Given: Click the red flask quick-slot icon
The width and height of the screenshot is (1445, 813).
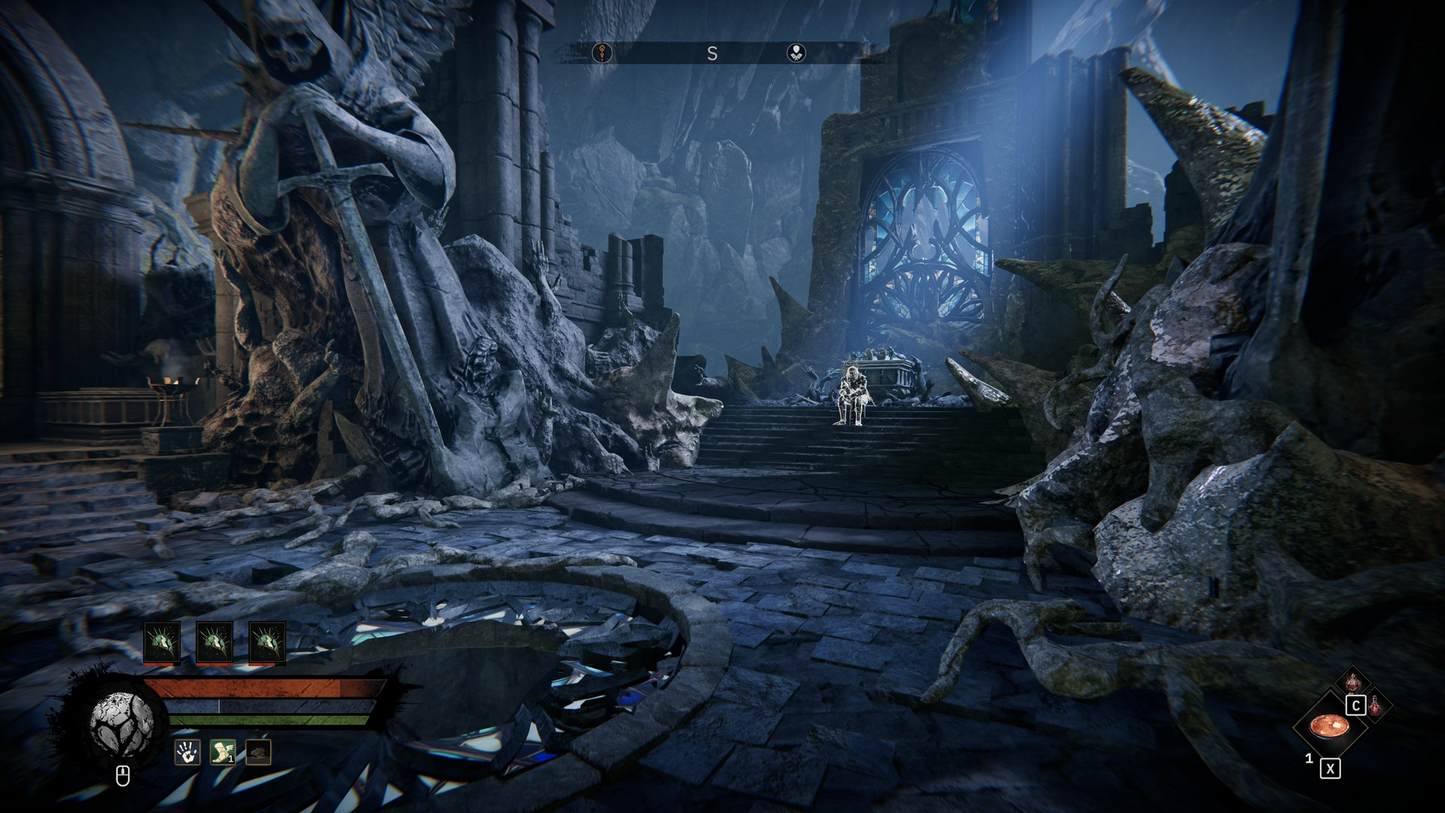Looking at the screenshot, I should click(1375, 706).
